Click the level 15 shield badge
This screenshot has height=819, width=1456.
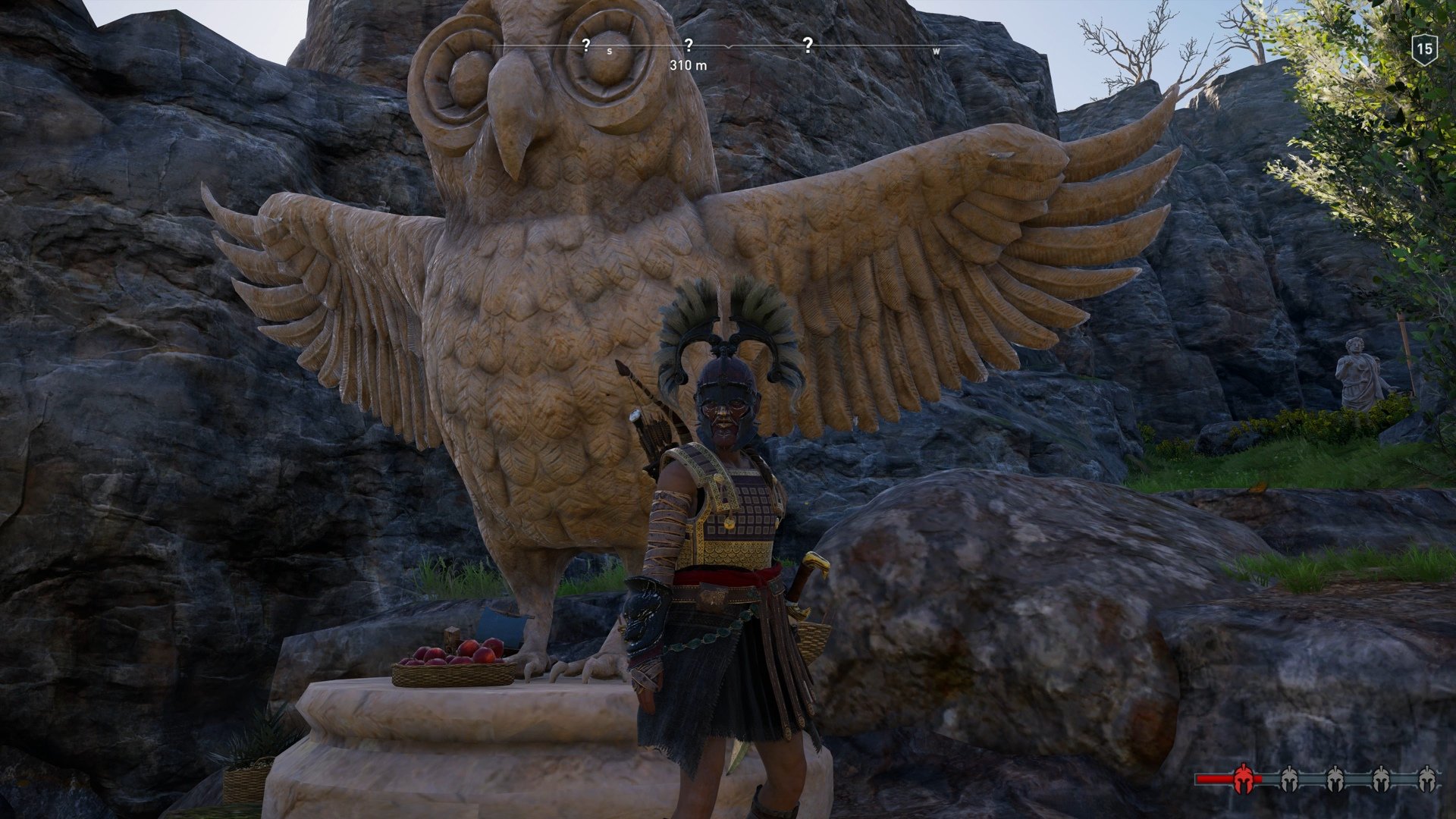click(x=1424, y=48)
